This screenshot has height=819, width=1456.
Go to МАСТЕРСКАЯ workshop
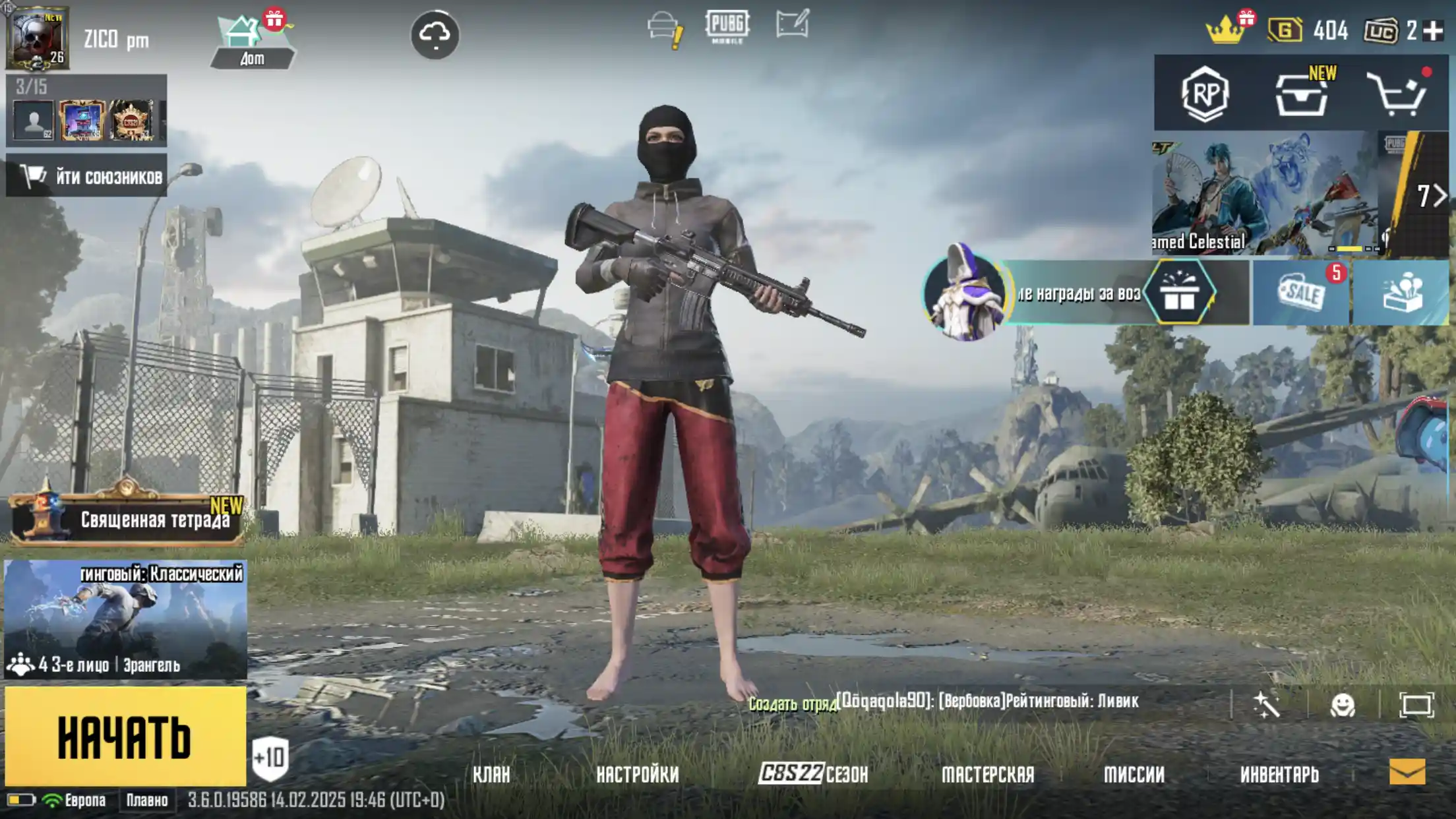988,775
